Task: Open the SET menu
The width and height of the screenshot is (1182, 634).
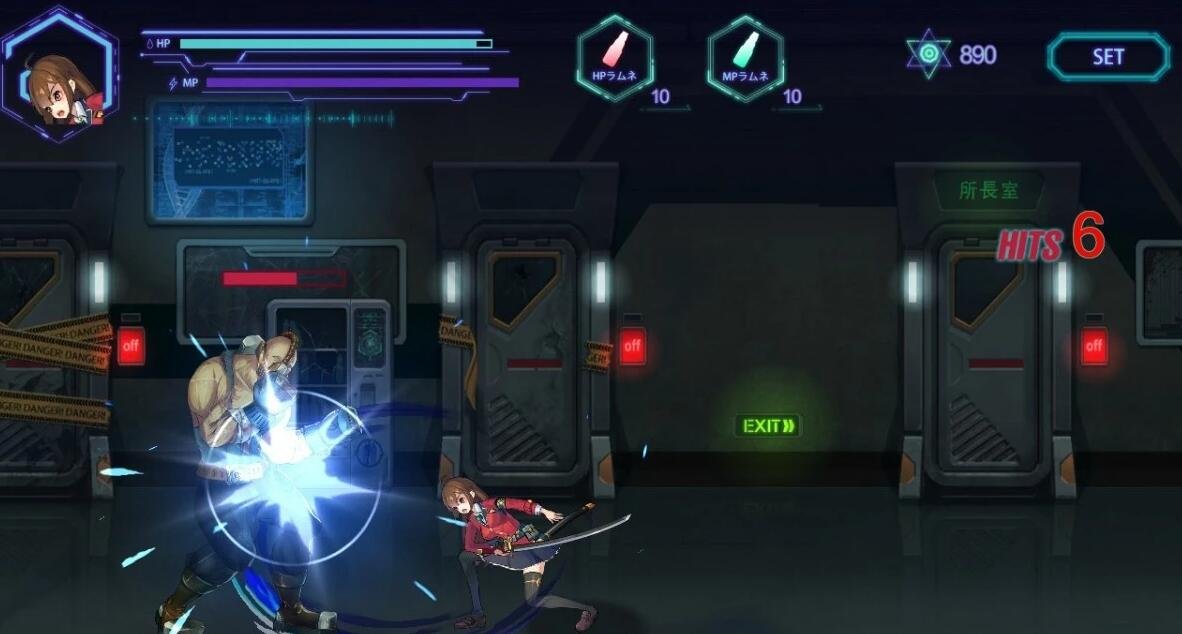Action: pos(1108,57)
